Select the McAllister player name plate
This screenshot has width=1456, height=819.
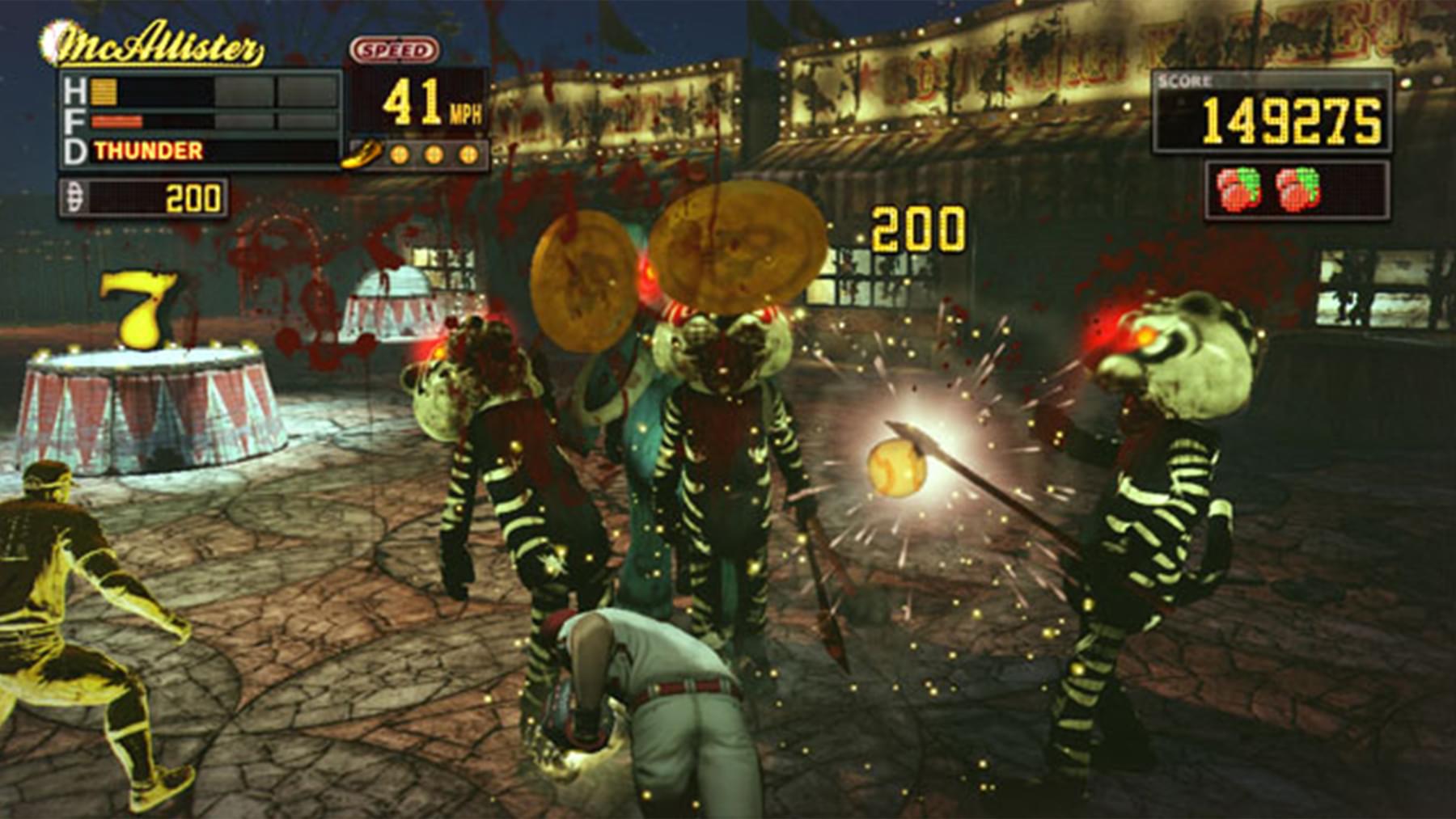coord(154,44)
